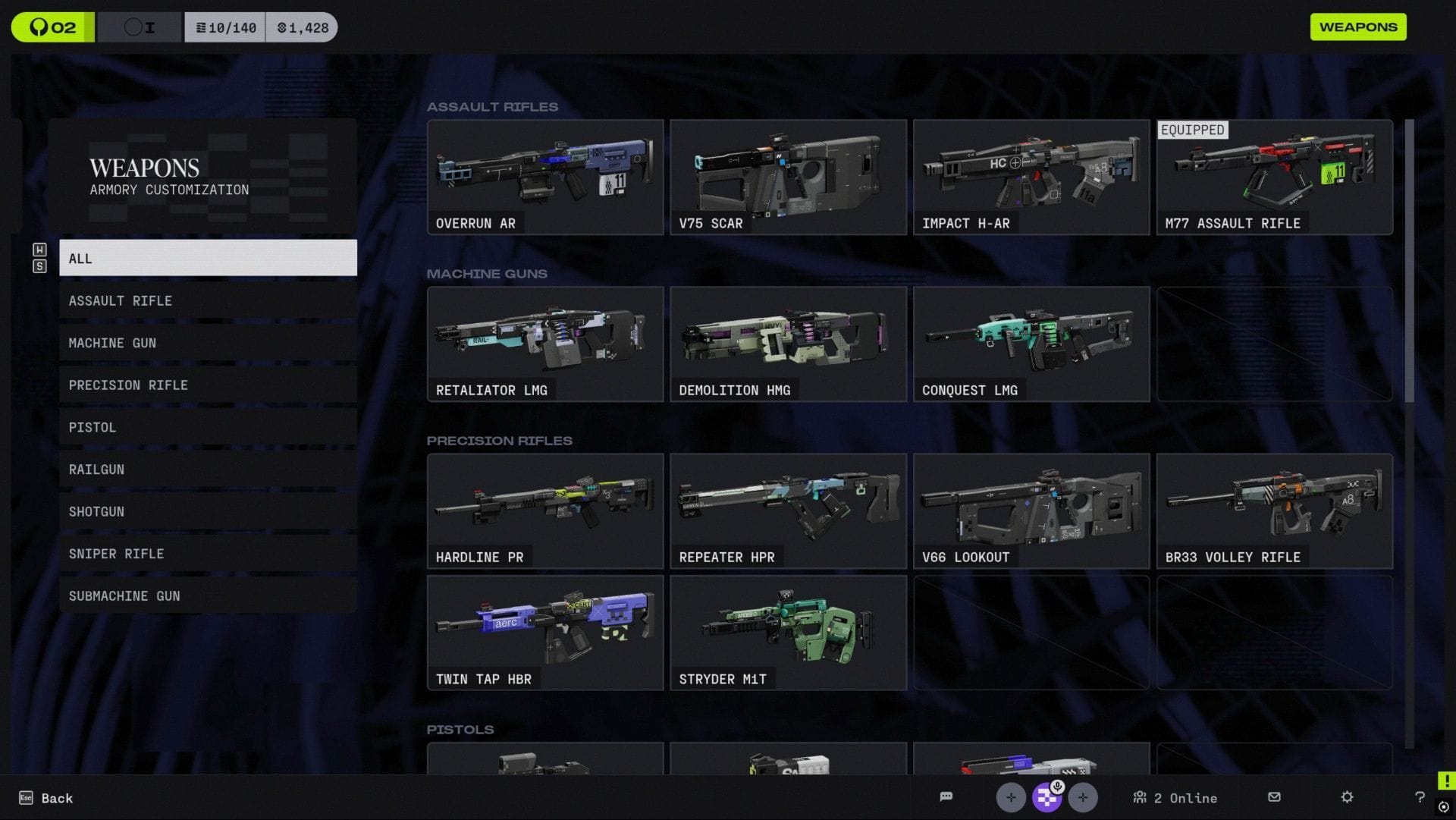Open the ASSAULT RIFLE category
Screen dimensions: 1456x820
pos(208,300)
